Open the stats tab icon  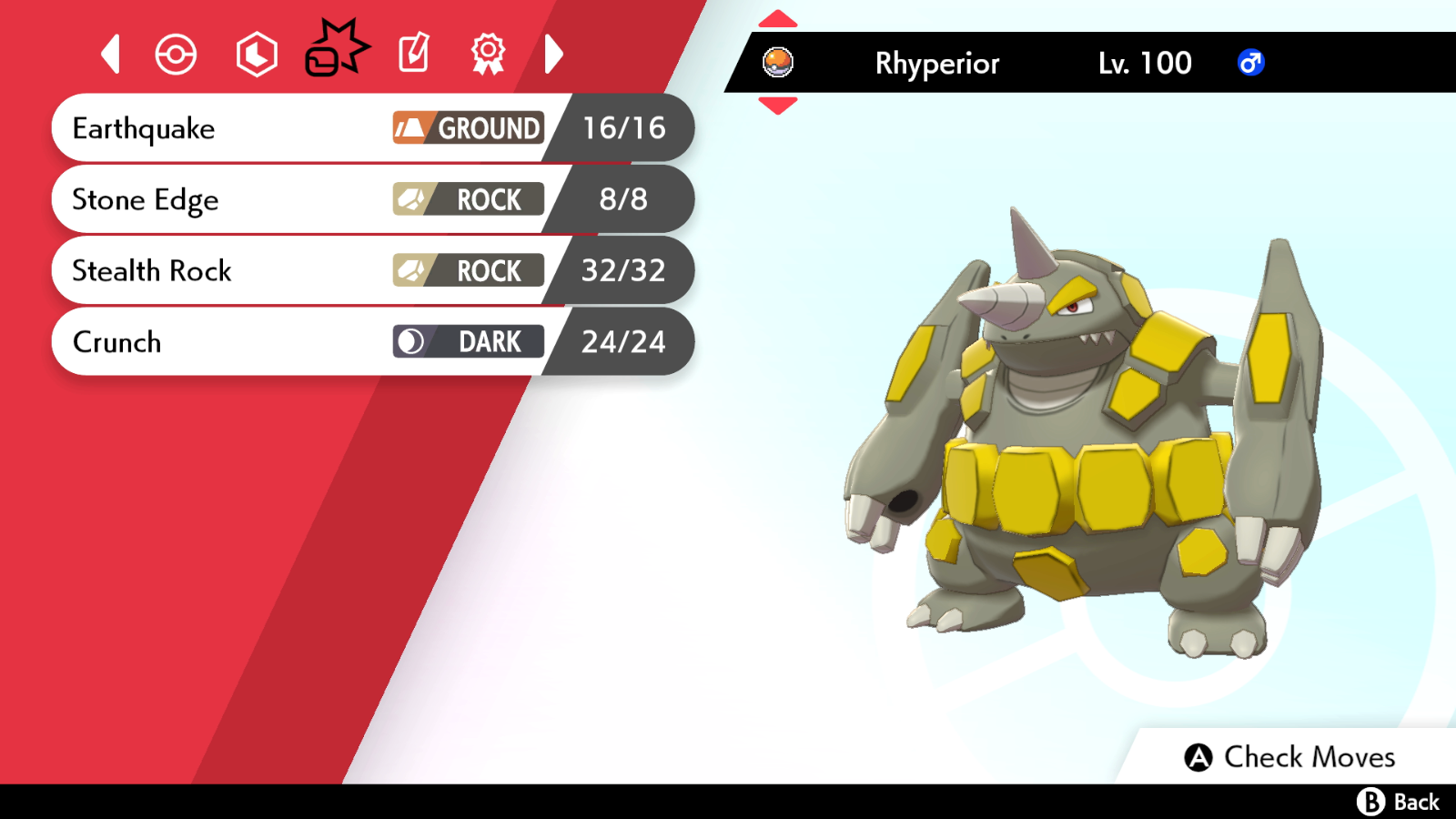point(256,54)
